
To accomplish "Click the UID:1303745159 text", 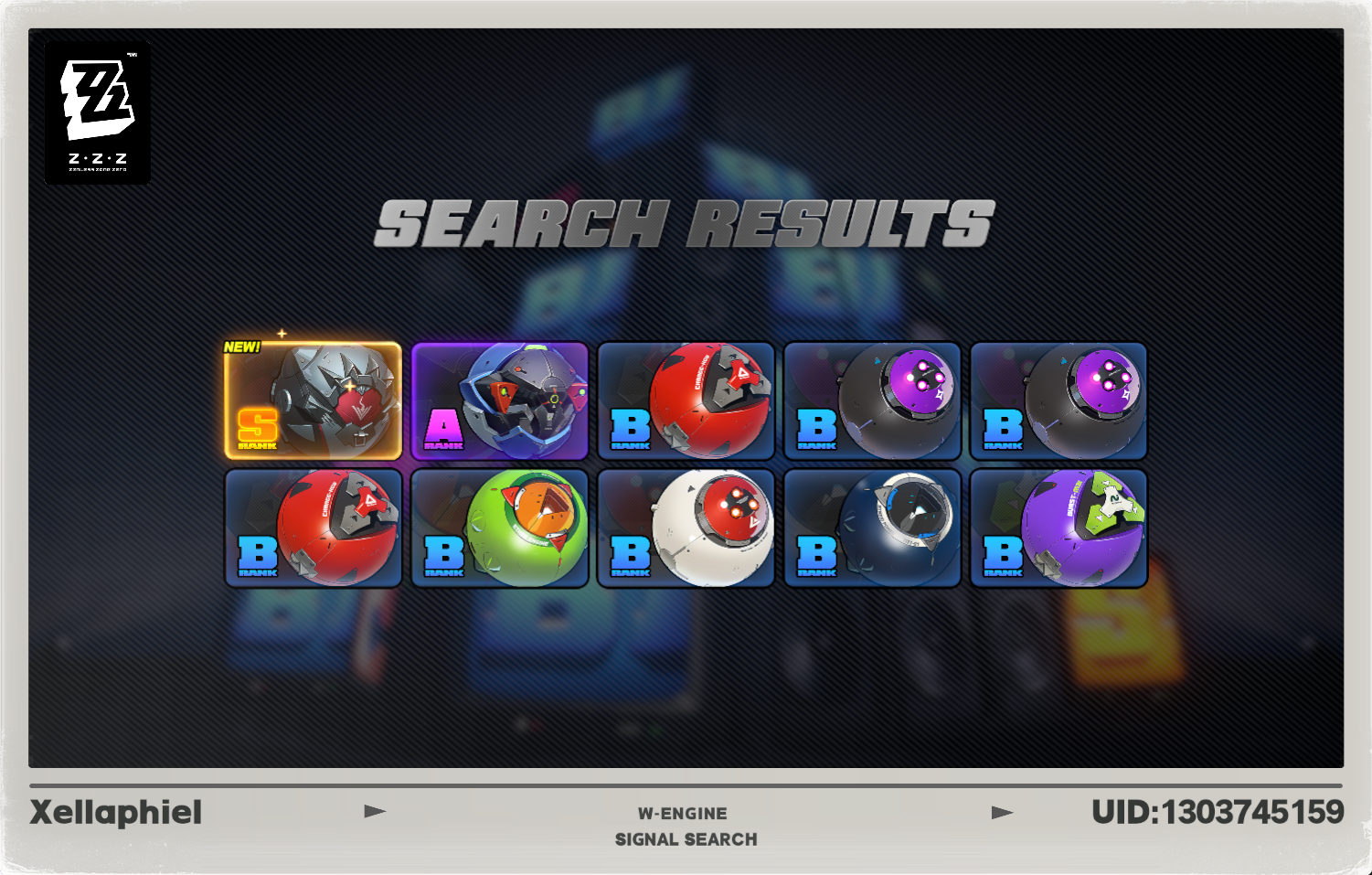I will click(x=1216, y=810).
